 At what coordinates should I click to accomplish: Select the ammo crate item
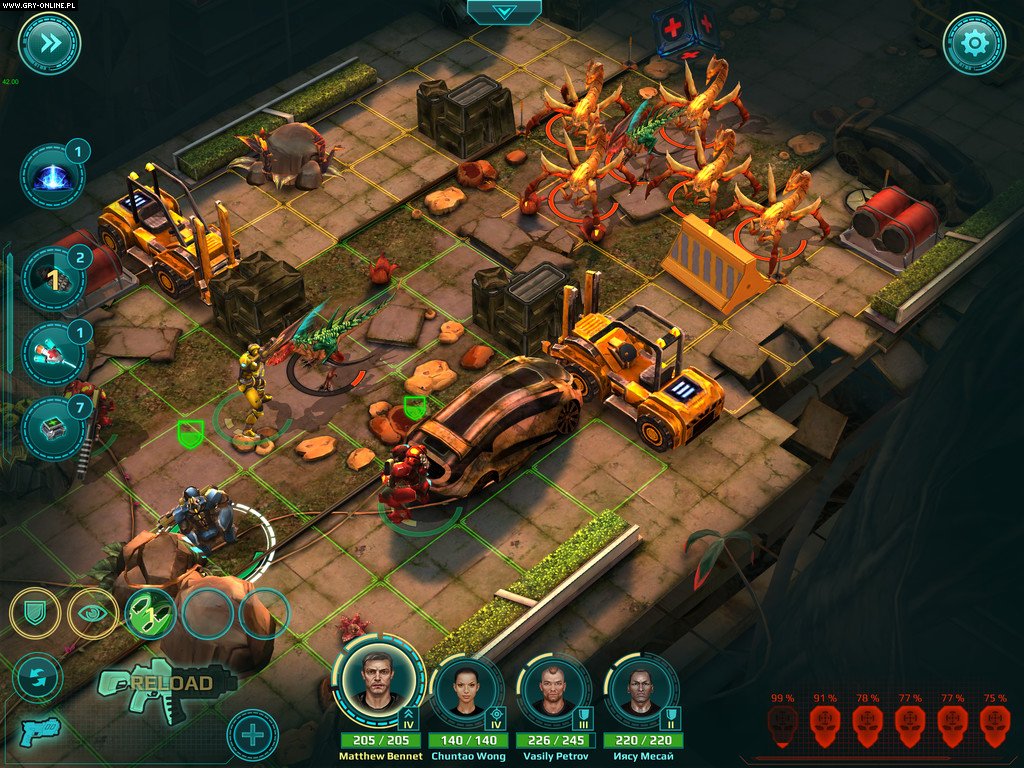tap(52, 428)
